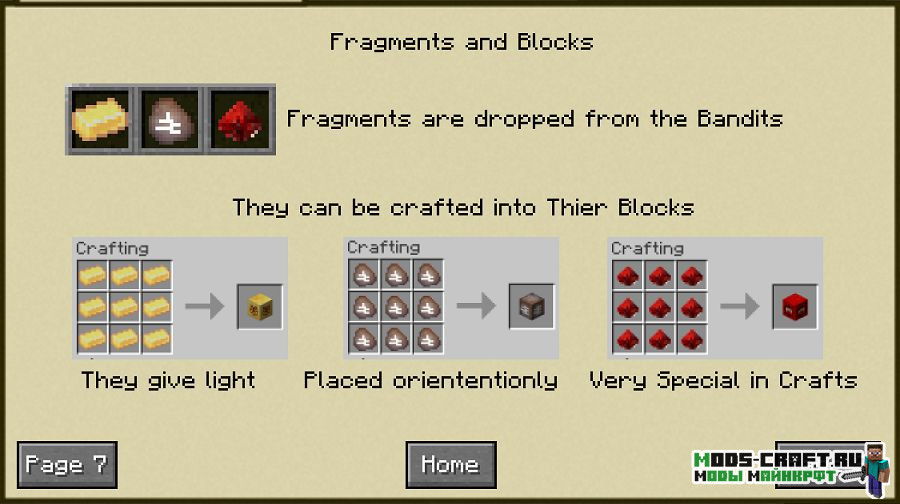Go back to Page 7
This screenshot has height=504, width=900.
(x=67, y=465)
